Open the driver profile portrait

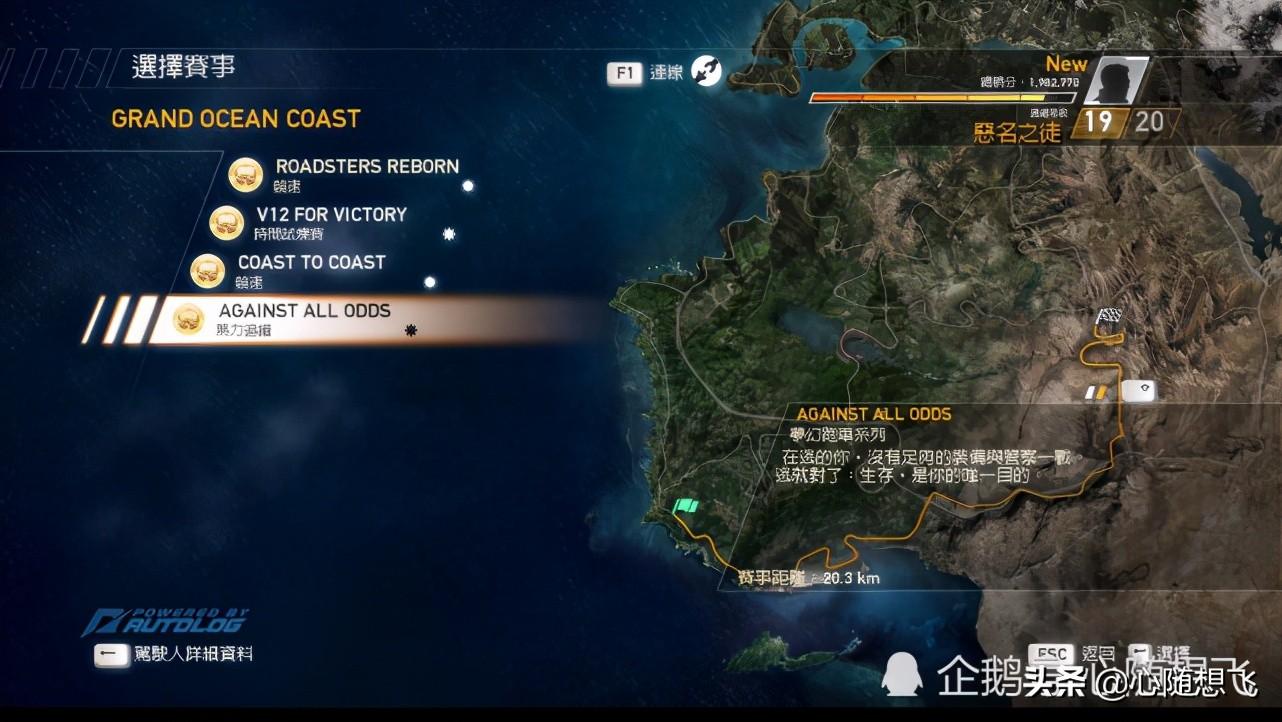click(x=1113, y=81)
